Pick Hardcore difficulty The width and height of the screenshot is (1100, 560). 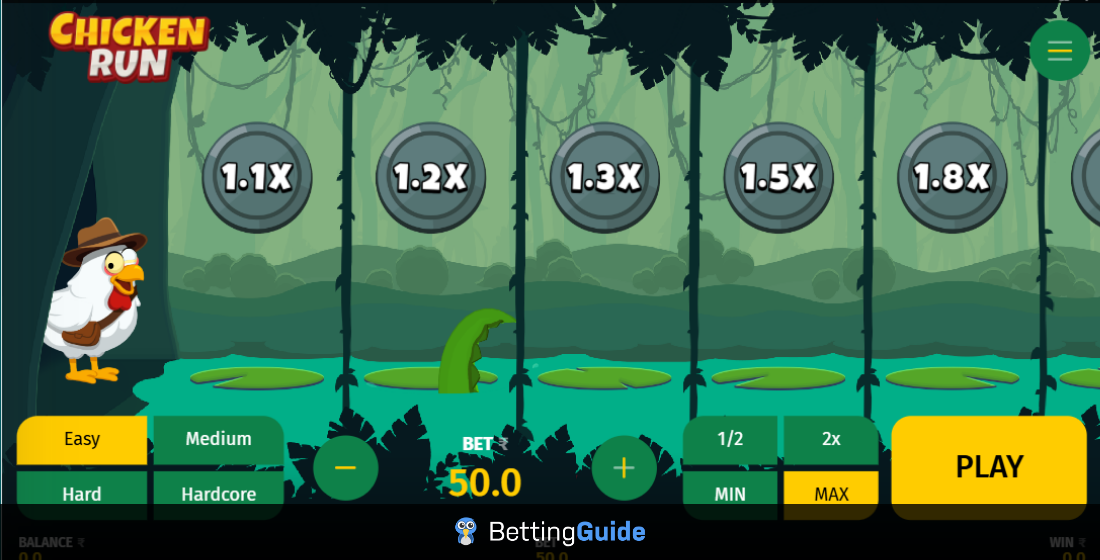(x=218, y=494)
